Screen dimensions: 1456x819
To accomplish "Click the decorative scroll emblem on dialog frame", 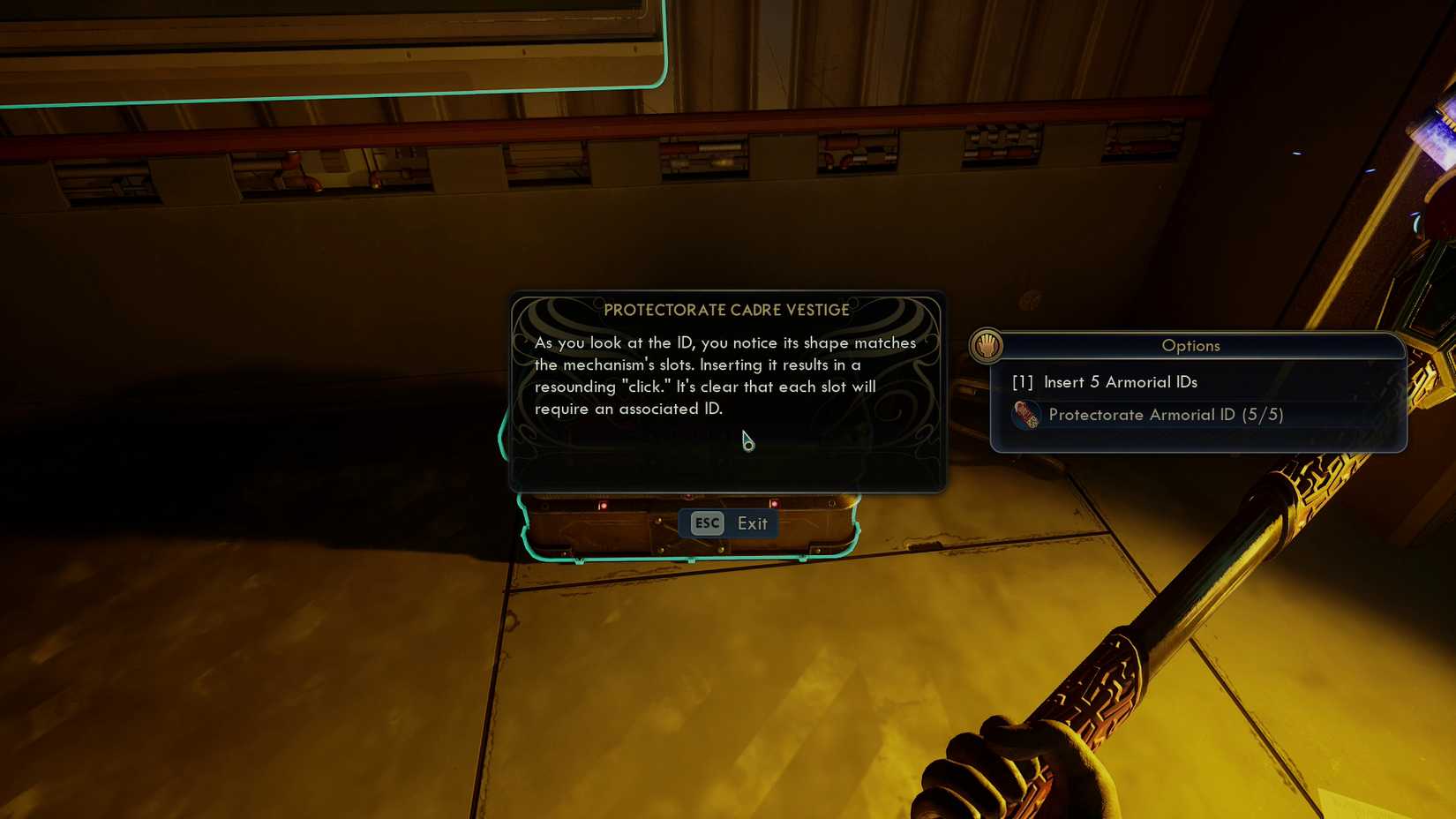I will coord(552,318).
